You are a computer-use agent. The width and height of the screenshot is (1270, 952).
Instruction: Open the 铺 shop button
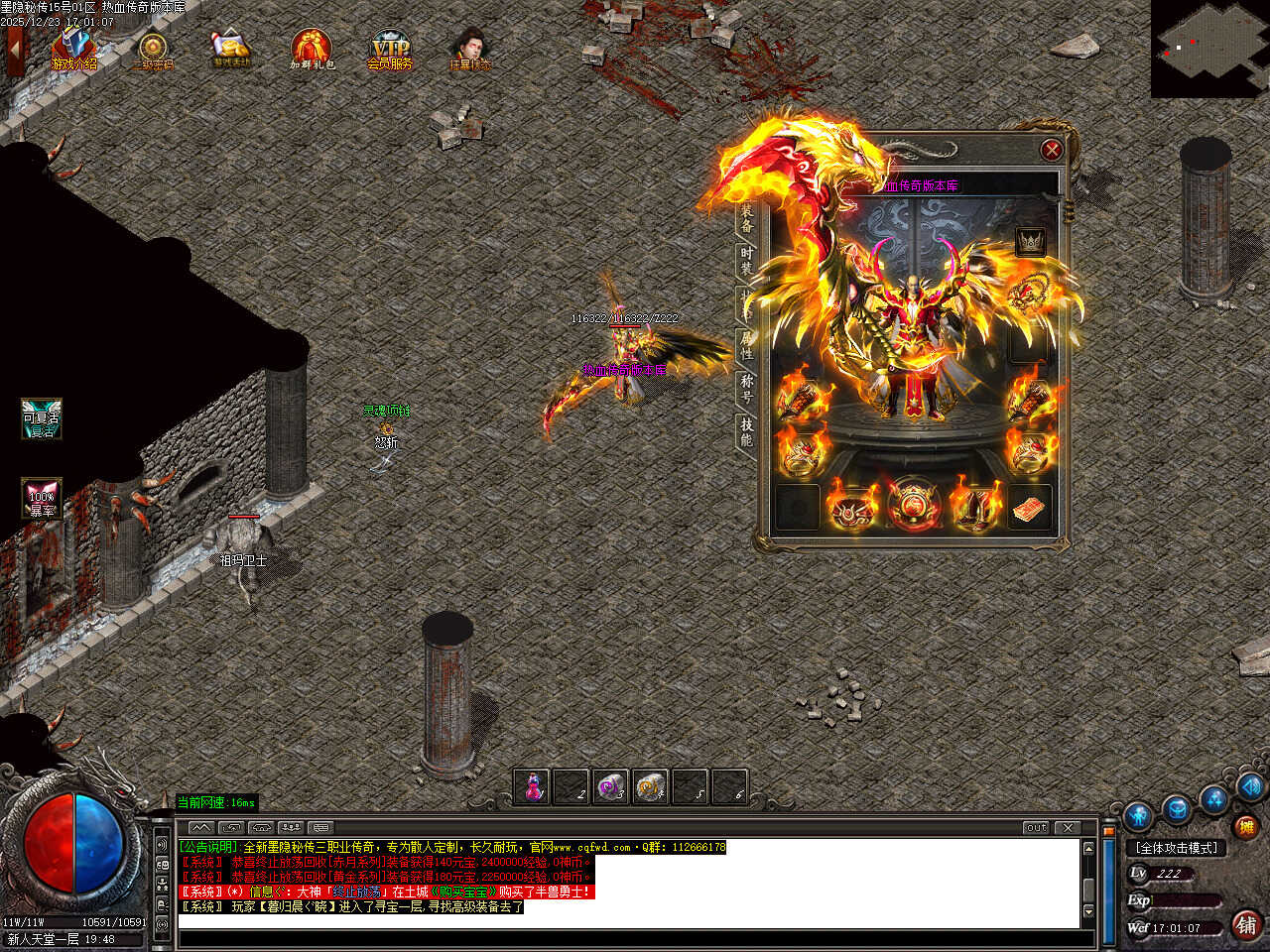1246,924
